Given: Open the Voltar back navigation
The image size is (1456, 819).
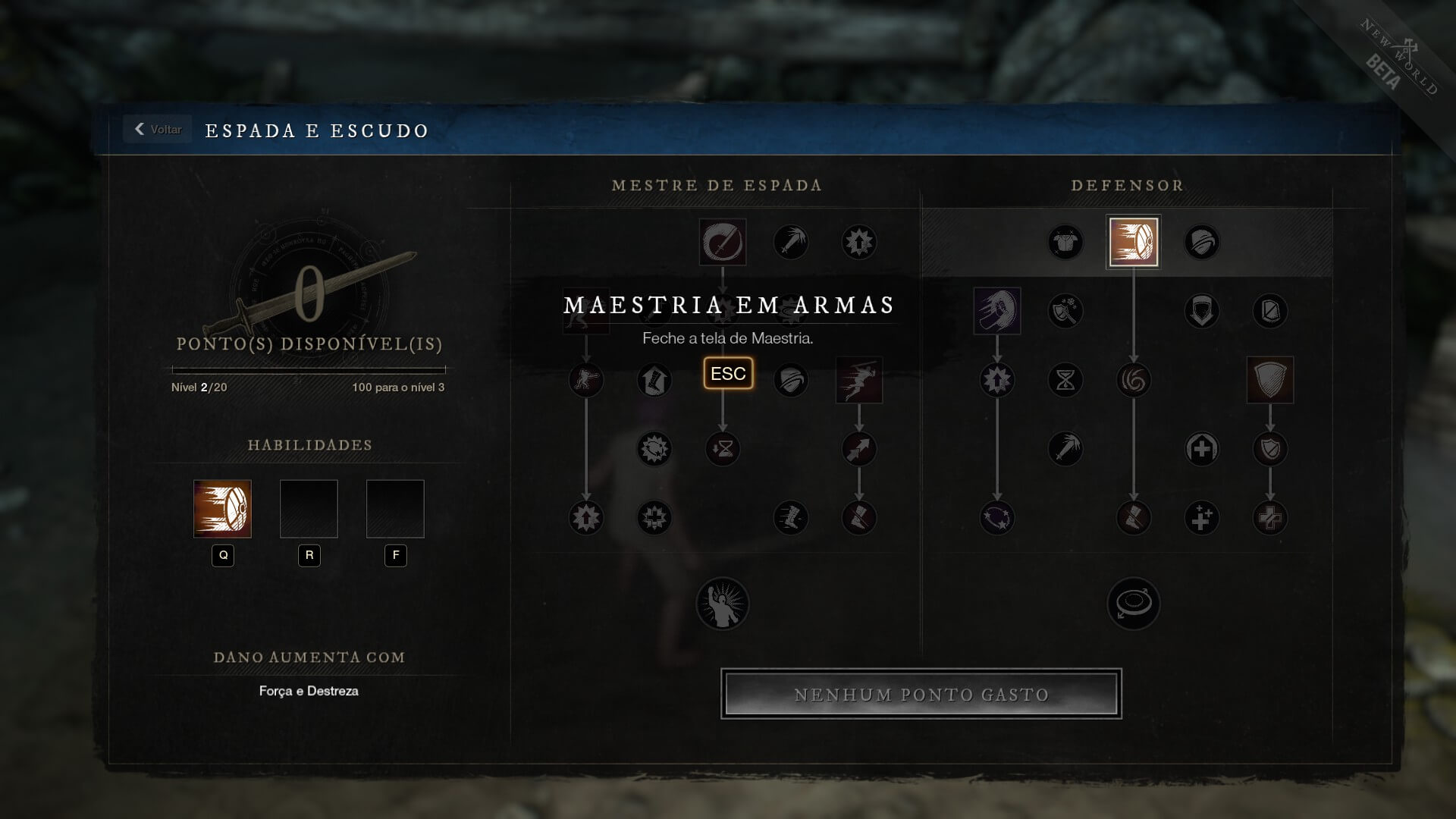Looking at the screenshot, I should pyautogui.click(x=156, y=130).
